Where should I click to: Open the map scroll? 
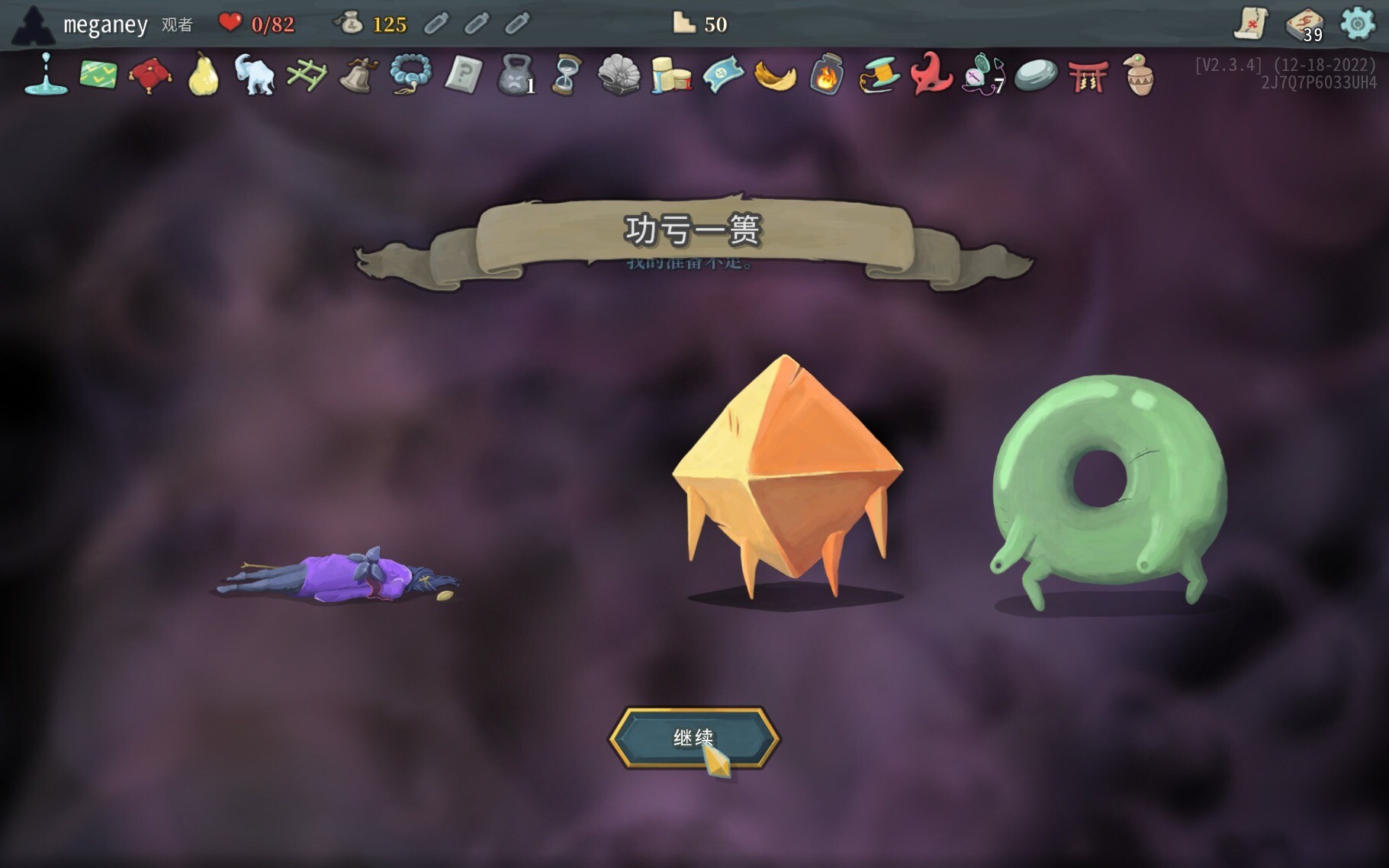coord(1251,24)
